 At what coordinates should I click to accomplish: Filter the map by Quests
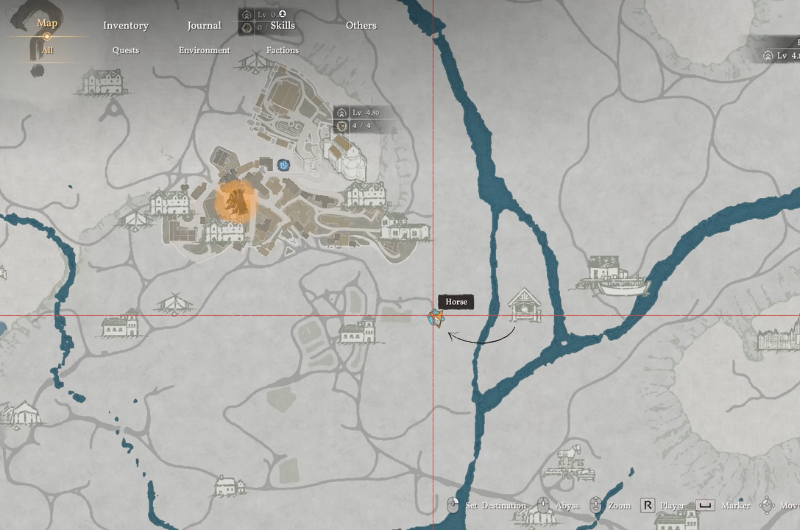[125, 50]
